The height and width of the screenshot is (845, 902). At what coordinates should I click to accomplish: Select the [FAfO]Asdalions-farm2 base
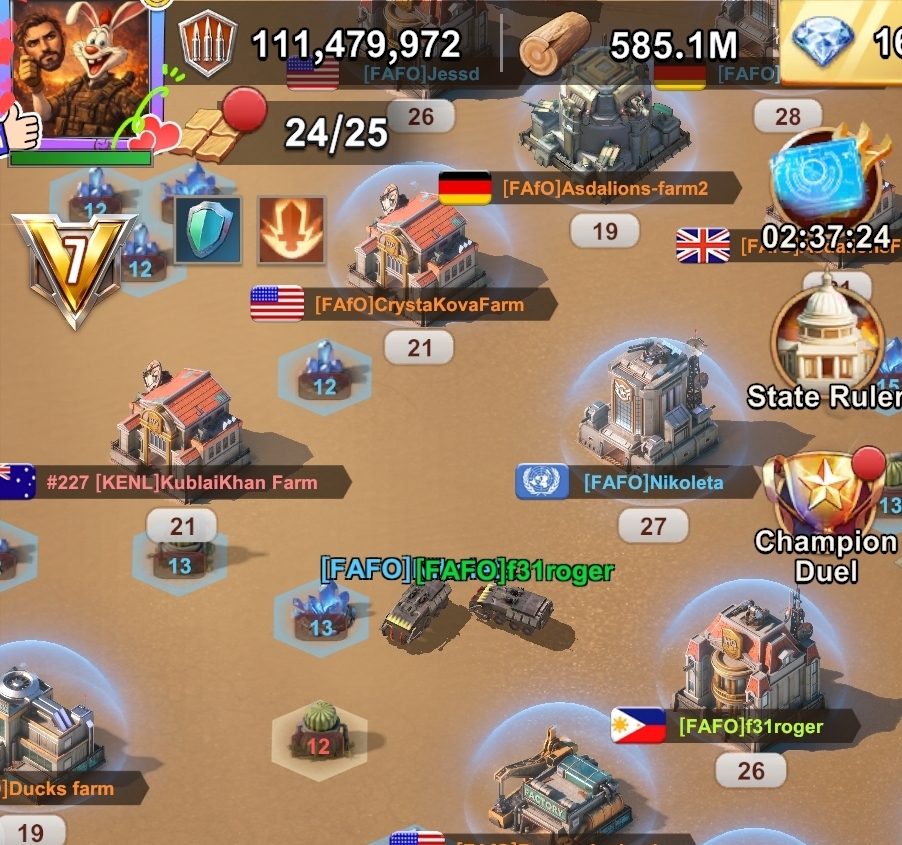(x=604, y=120)
